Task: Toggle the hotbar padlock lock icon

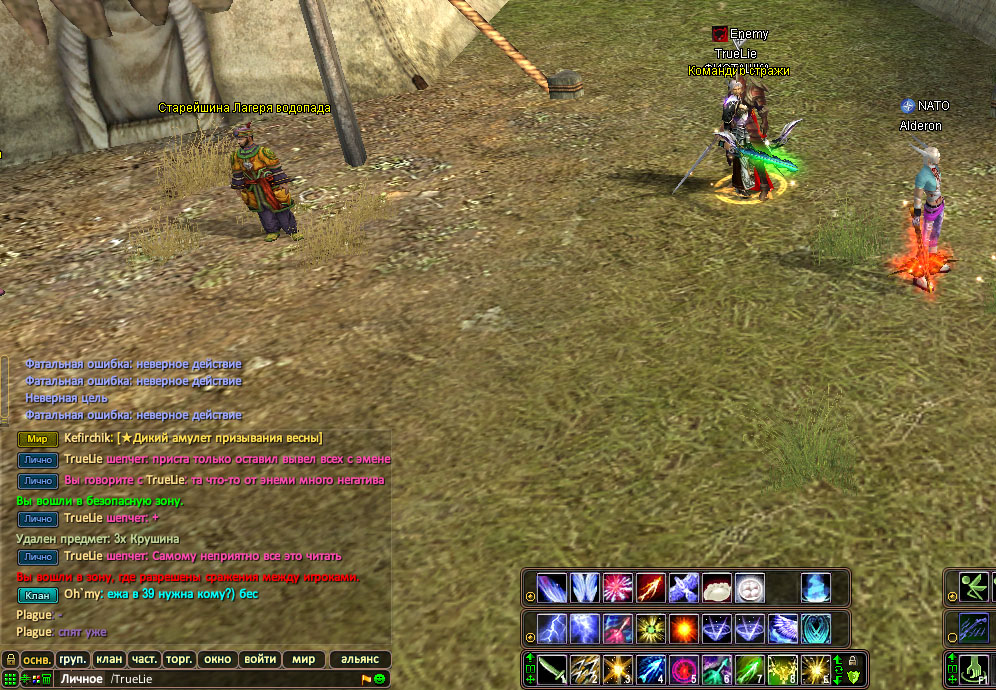Action: [x=853, y=661]
